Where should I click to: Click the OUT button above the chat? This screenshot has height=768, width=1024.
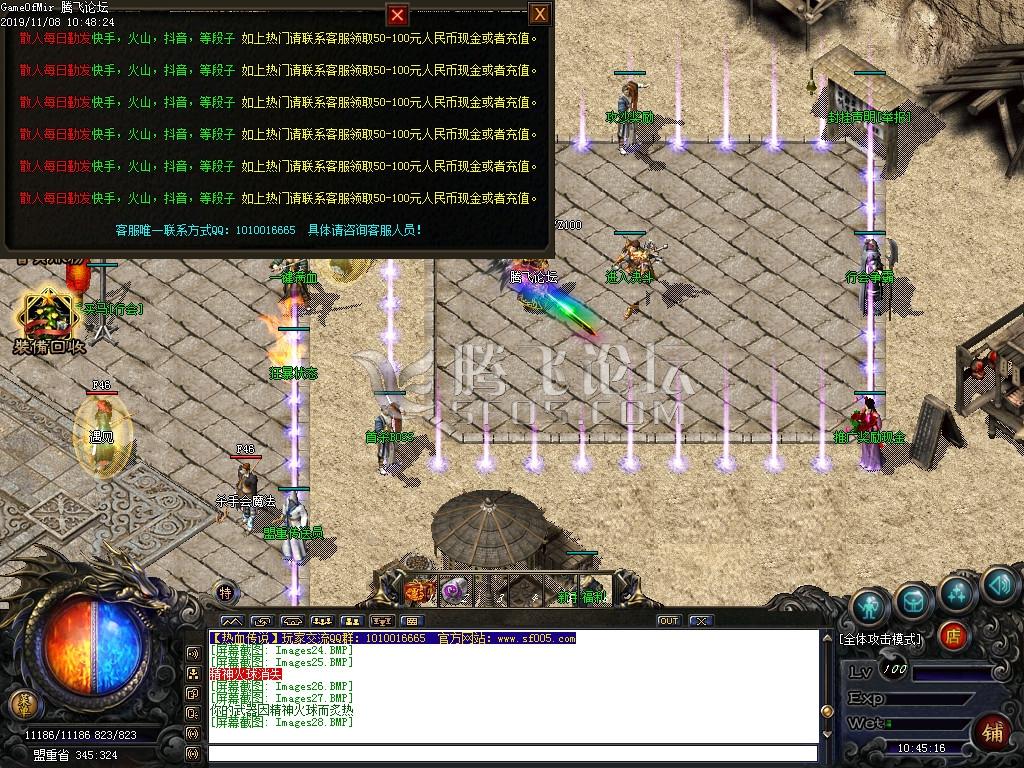pyautogui.click(x=668, y=621)
